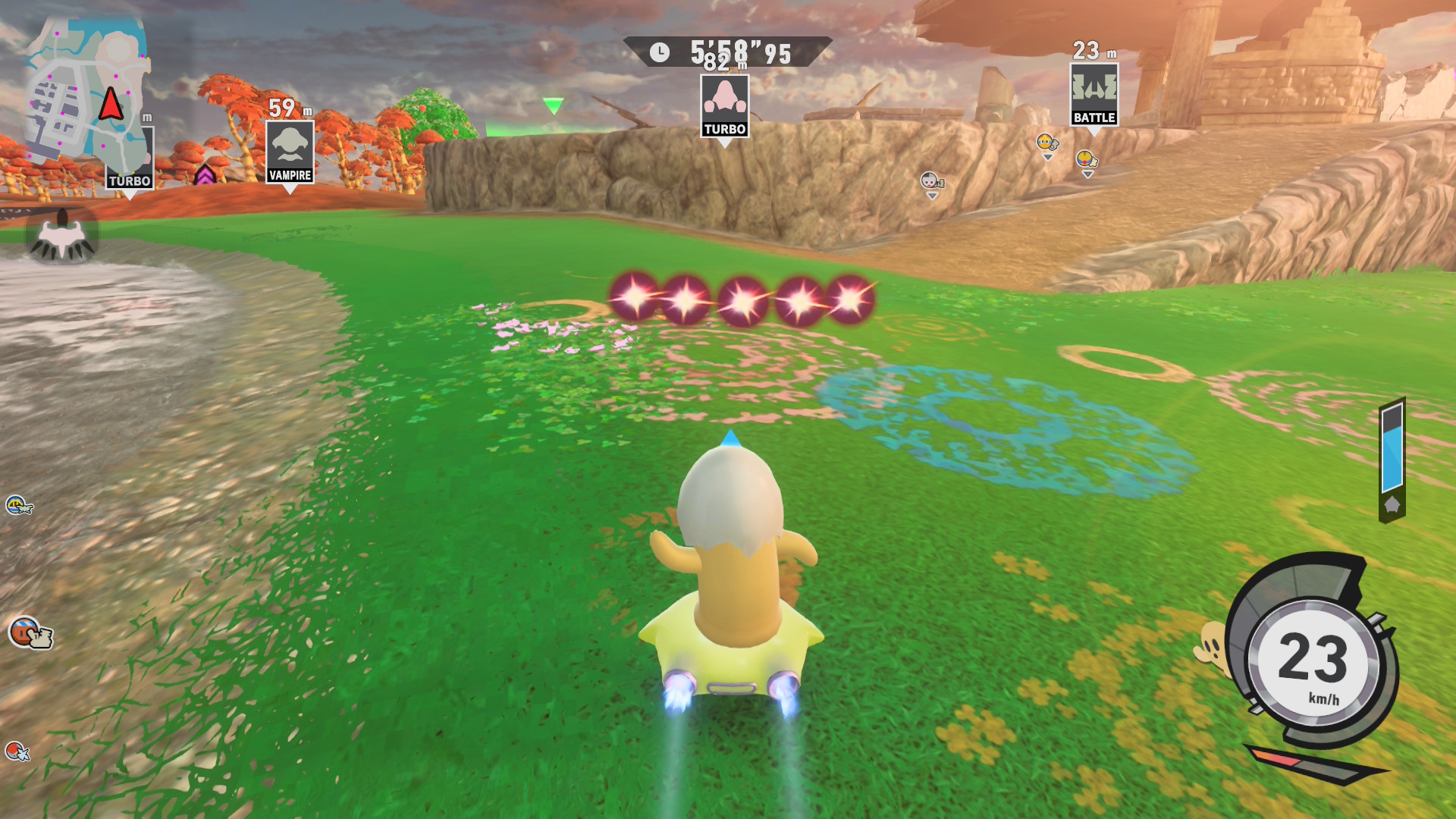Viewport: 1456px width, 819px height.
Task: Click the TURBO marker showing 82 m
Action: (725, 106)
